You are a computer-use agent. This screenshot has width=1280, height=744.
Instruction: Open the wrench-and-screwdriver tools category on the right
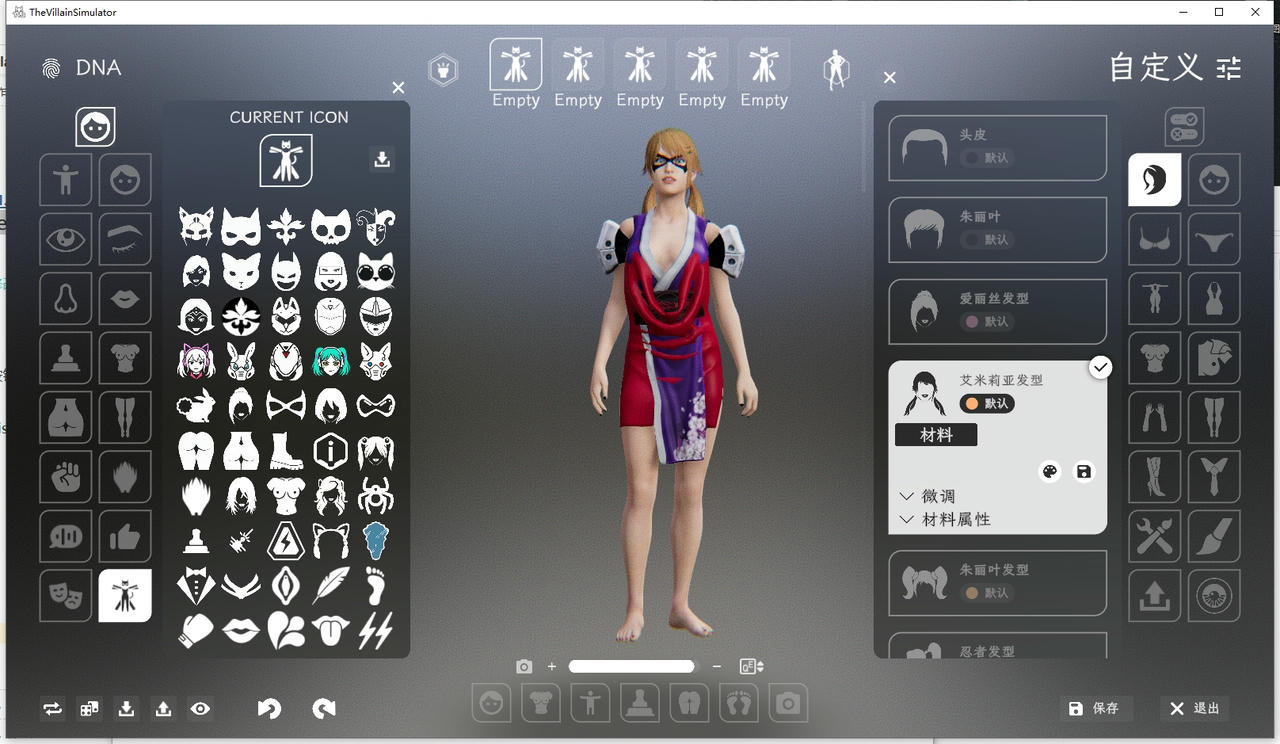click(1154, 536)
